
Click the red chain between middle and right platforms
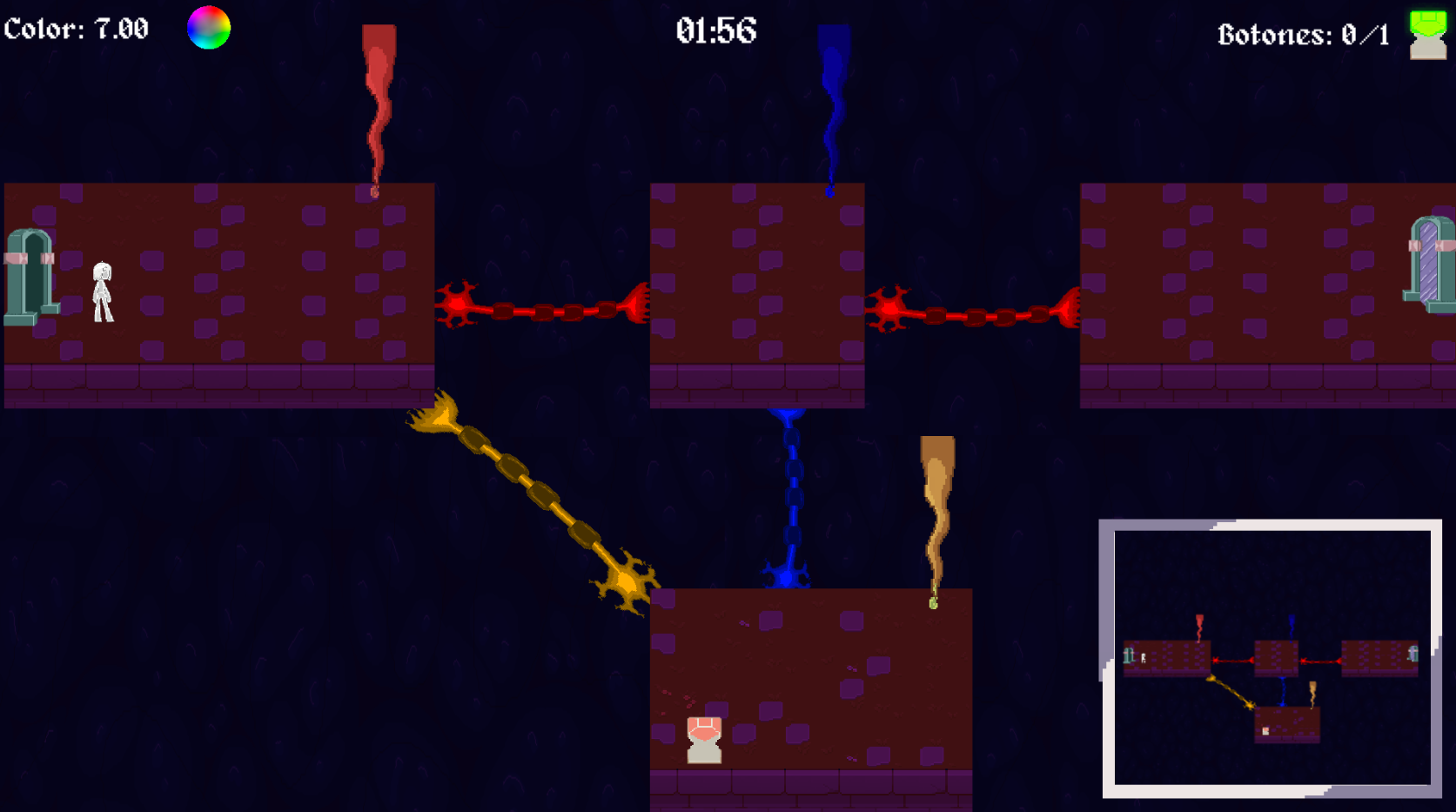tap(975, 315)
